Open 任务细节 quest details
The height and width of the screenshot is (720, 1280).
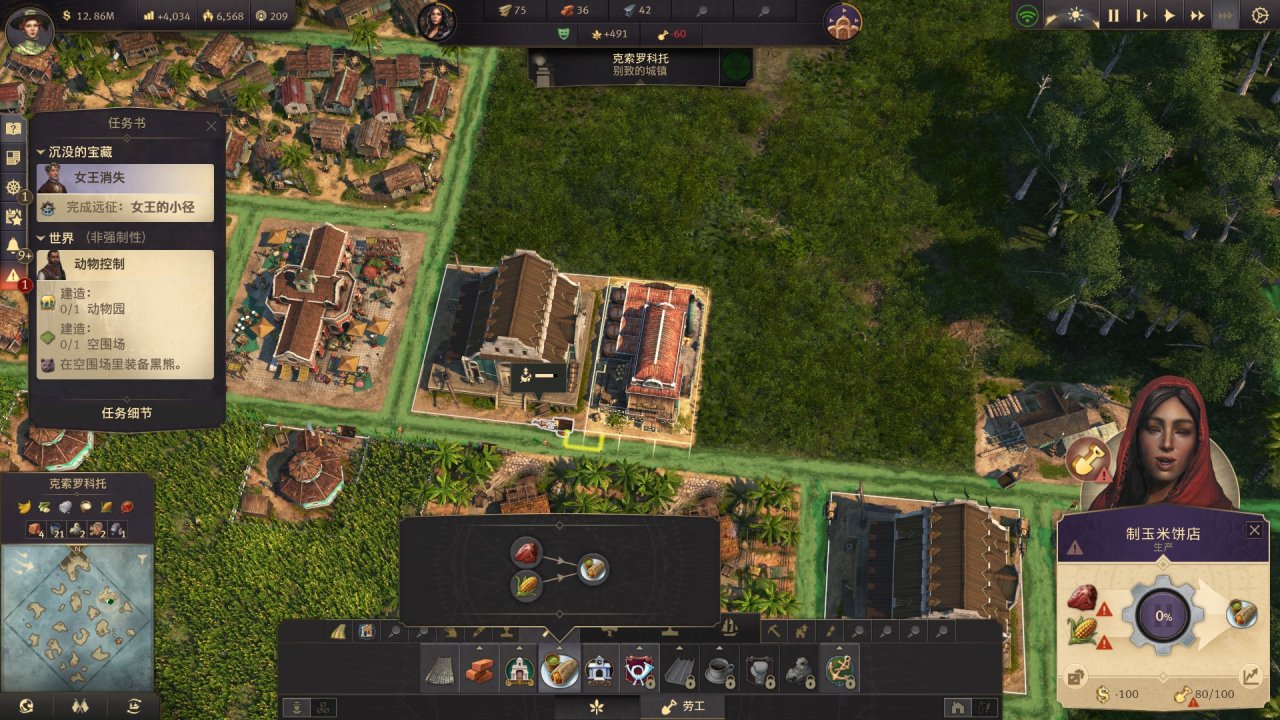(x=127, y=413)
